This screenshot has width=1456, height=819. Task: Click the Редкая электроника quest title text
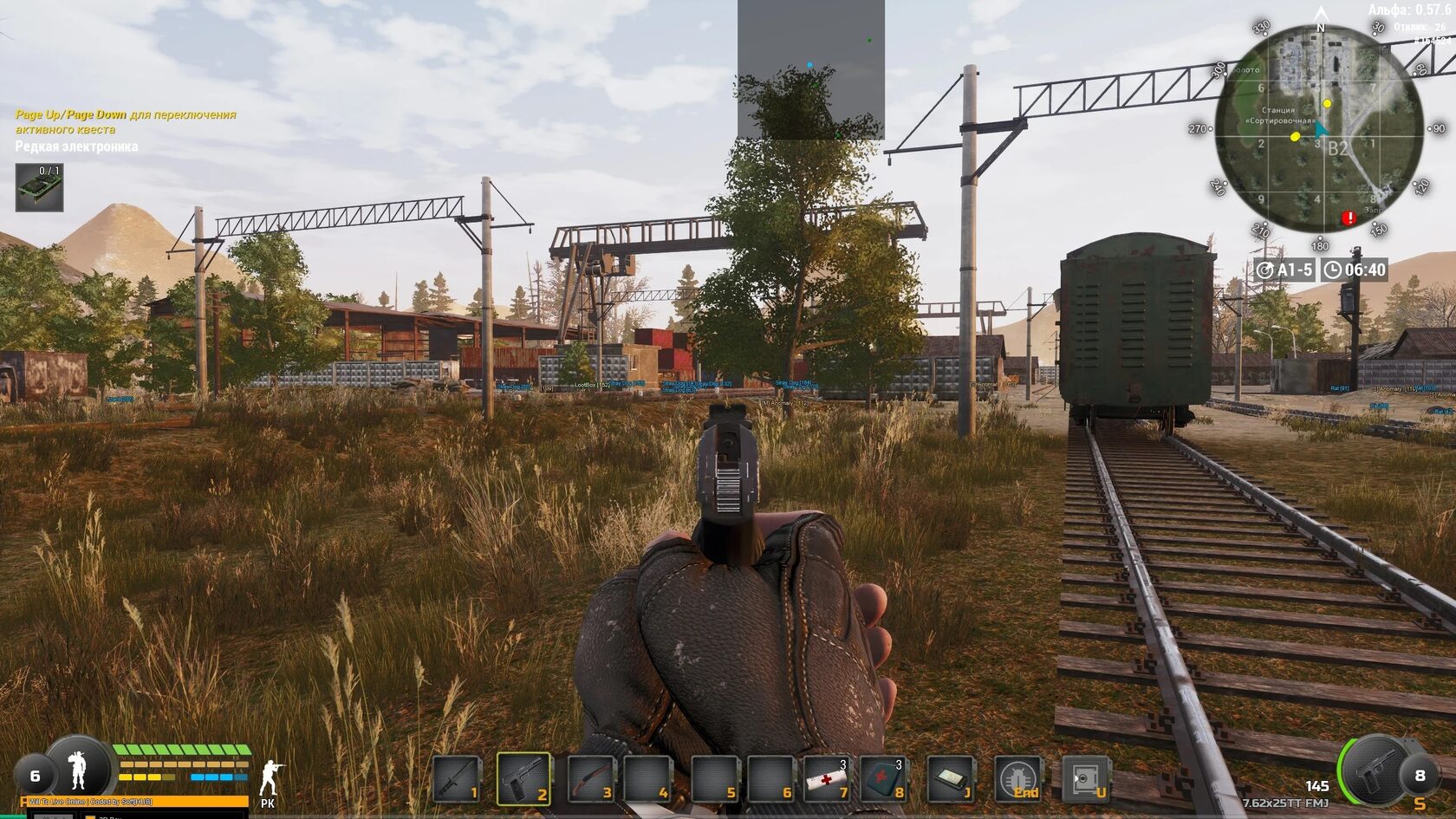[76, 147]
